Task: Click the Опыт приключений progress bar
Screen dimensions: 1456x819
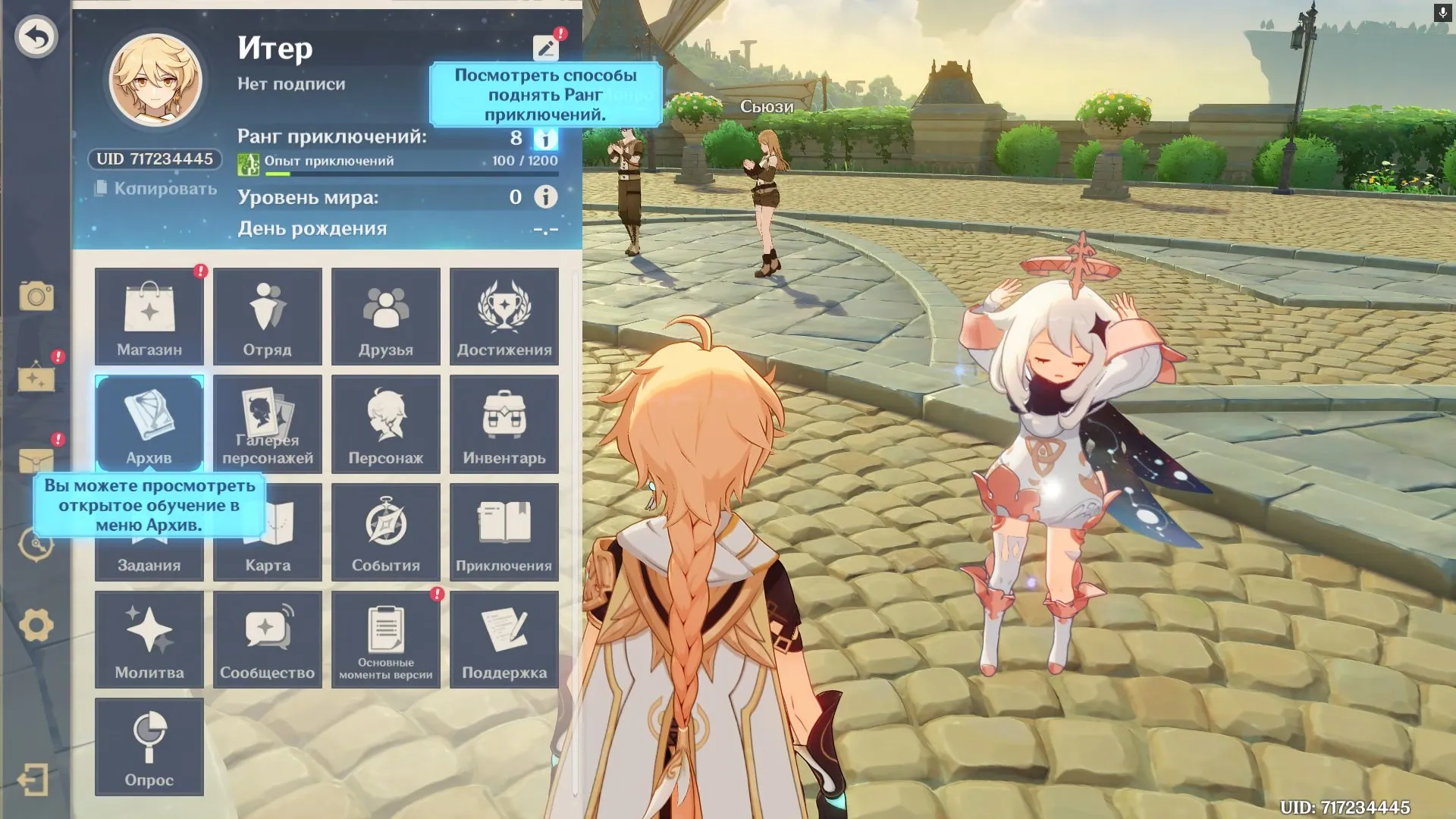Action: coord(409,171)
